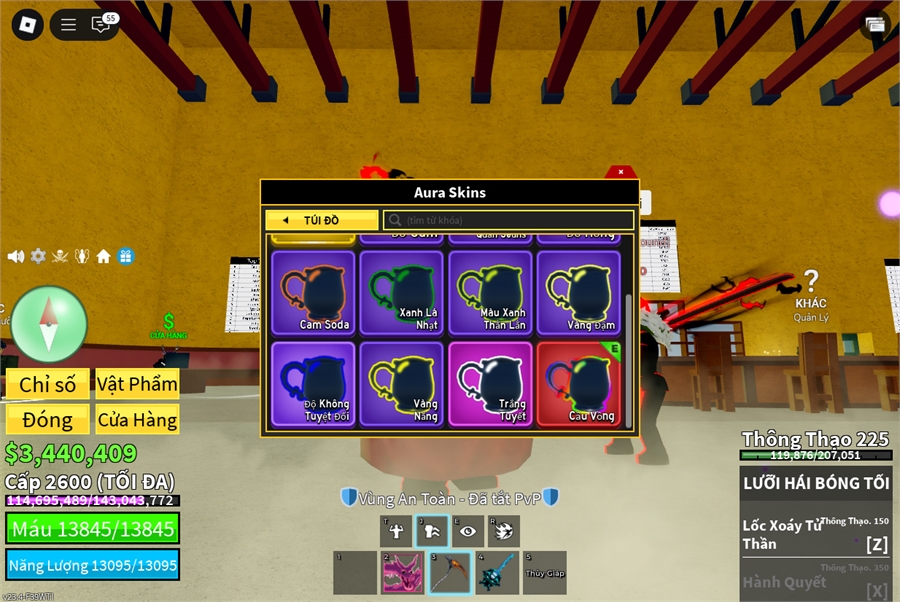Viewport: 900px width, 602px height.
Task: Click the Đóng button
Action: pos(48,420)
